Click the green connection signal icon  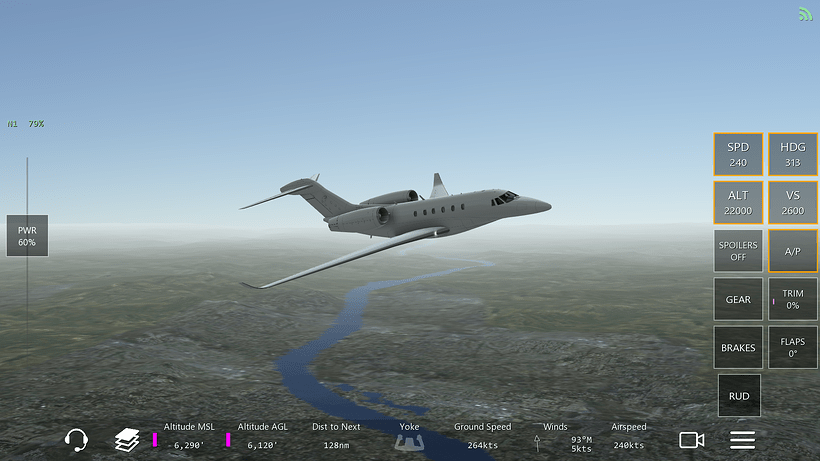pyautogui.click(x=806, y=14)
